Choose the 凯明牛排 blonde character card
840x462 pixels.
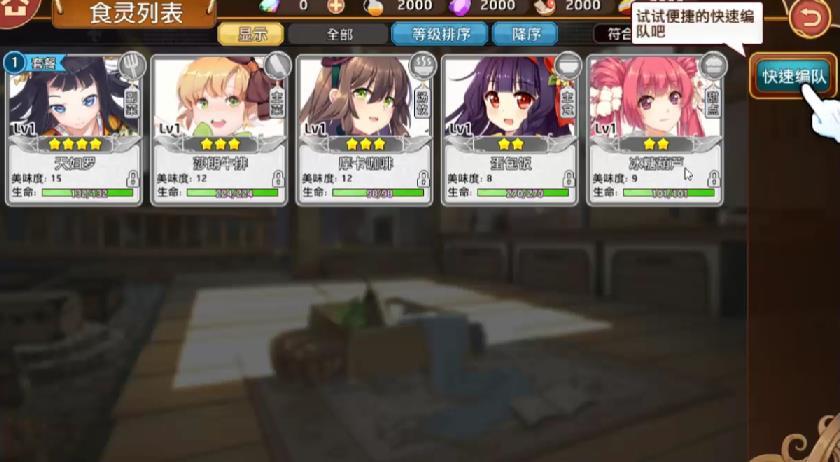[x=220, y=128]
